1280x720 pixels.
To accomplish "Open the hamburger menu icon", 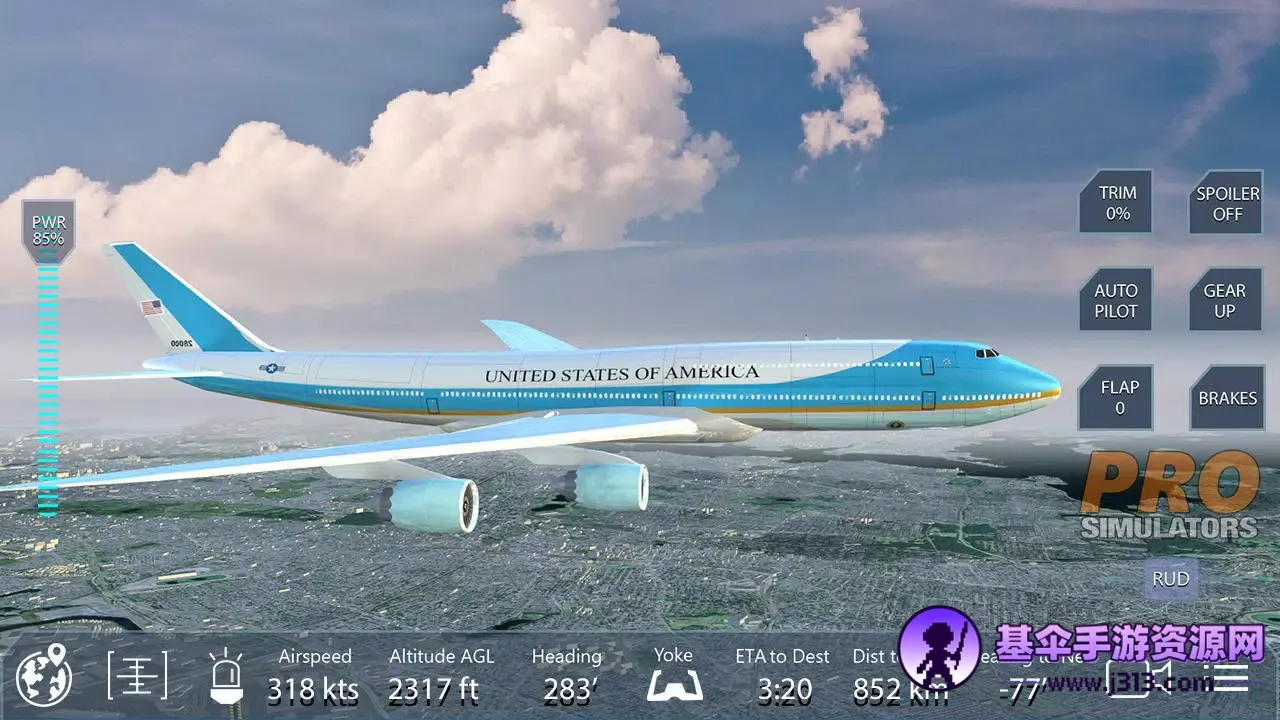I will [1229, 676].
